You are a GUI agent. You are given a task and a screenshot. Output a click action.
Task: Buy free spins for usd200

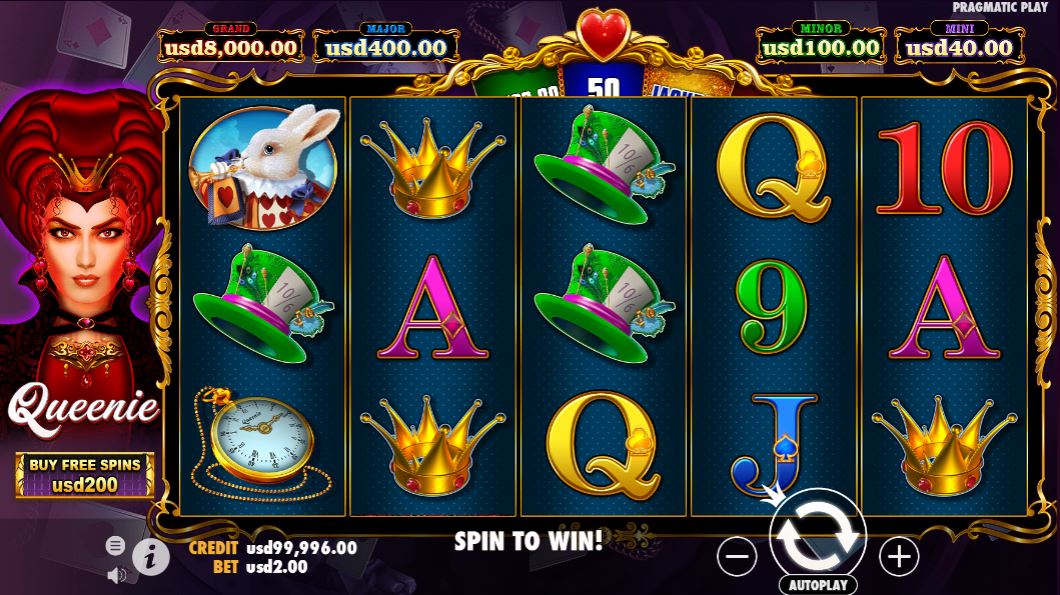(x=85, y=475)
